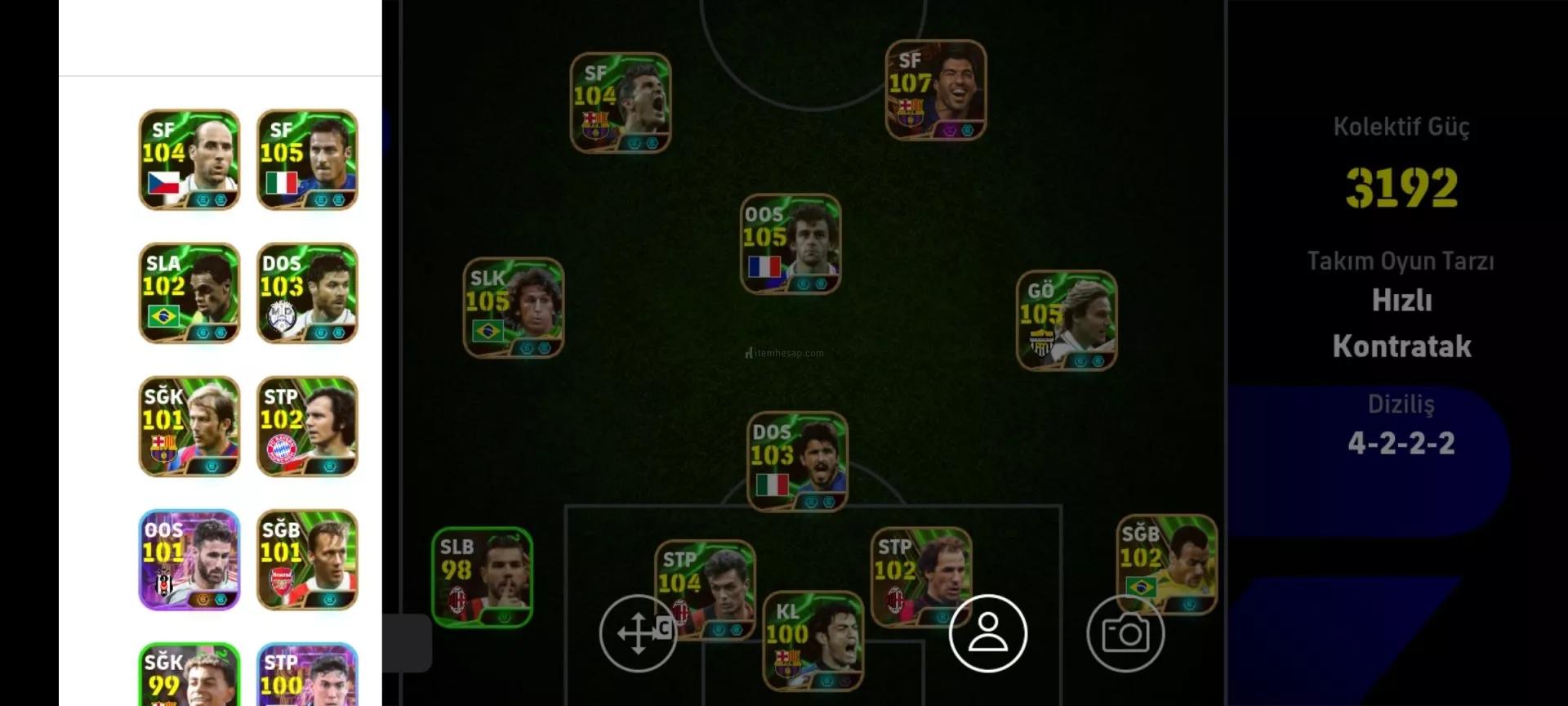Viewport: 1568px width, 706px height.
Task: Tap the camera screenshot button
Action: click(x=1125, y=633)
